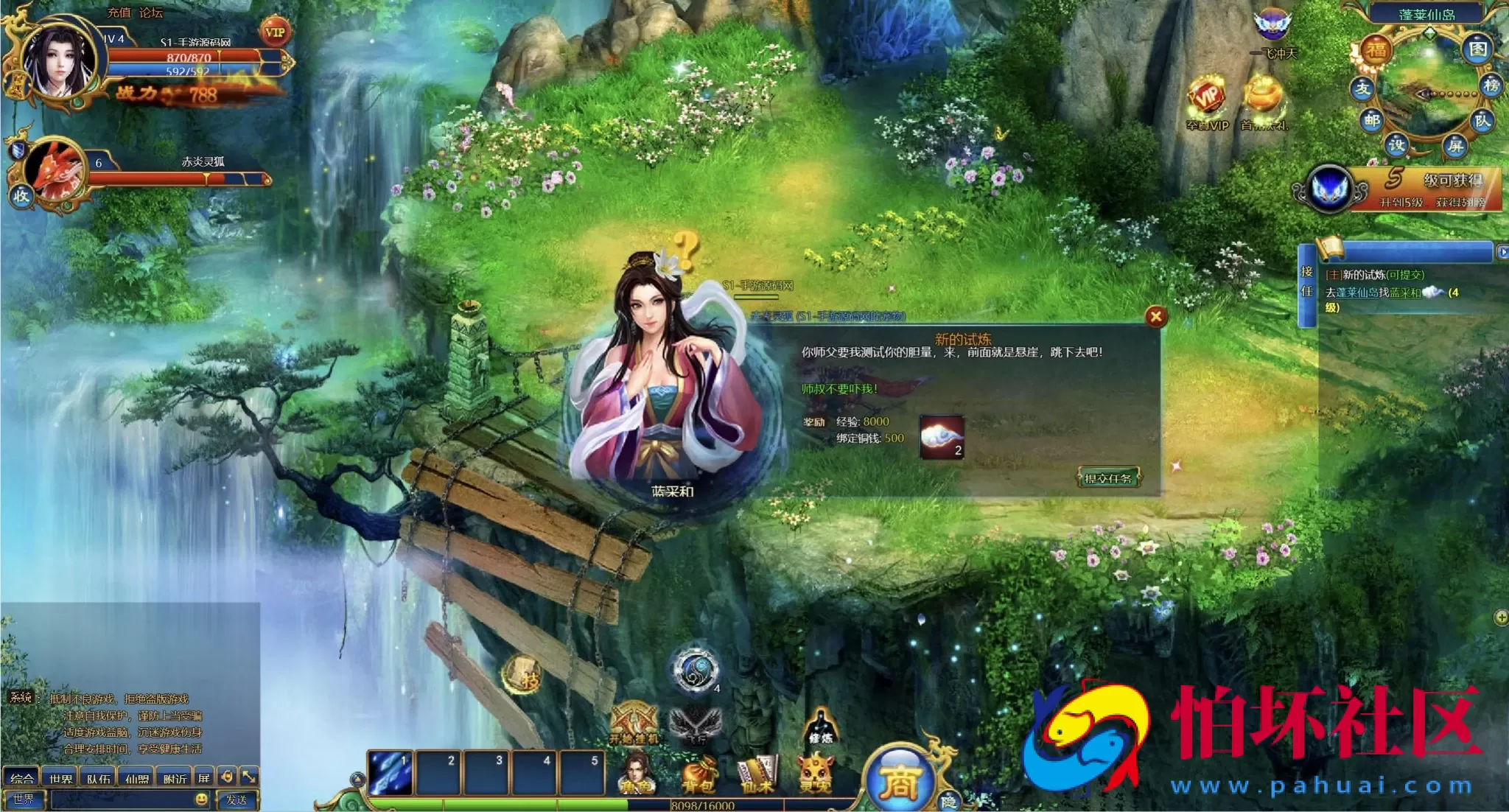Submit the quest with 提交任务 button
Image resolution: width=1509 pixels, height=812 pixels.
click(1107, 478)
